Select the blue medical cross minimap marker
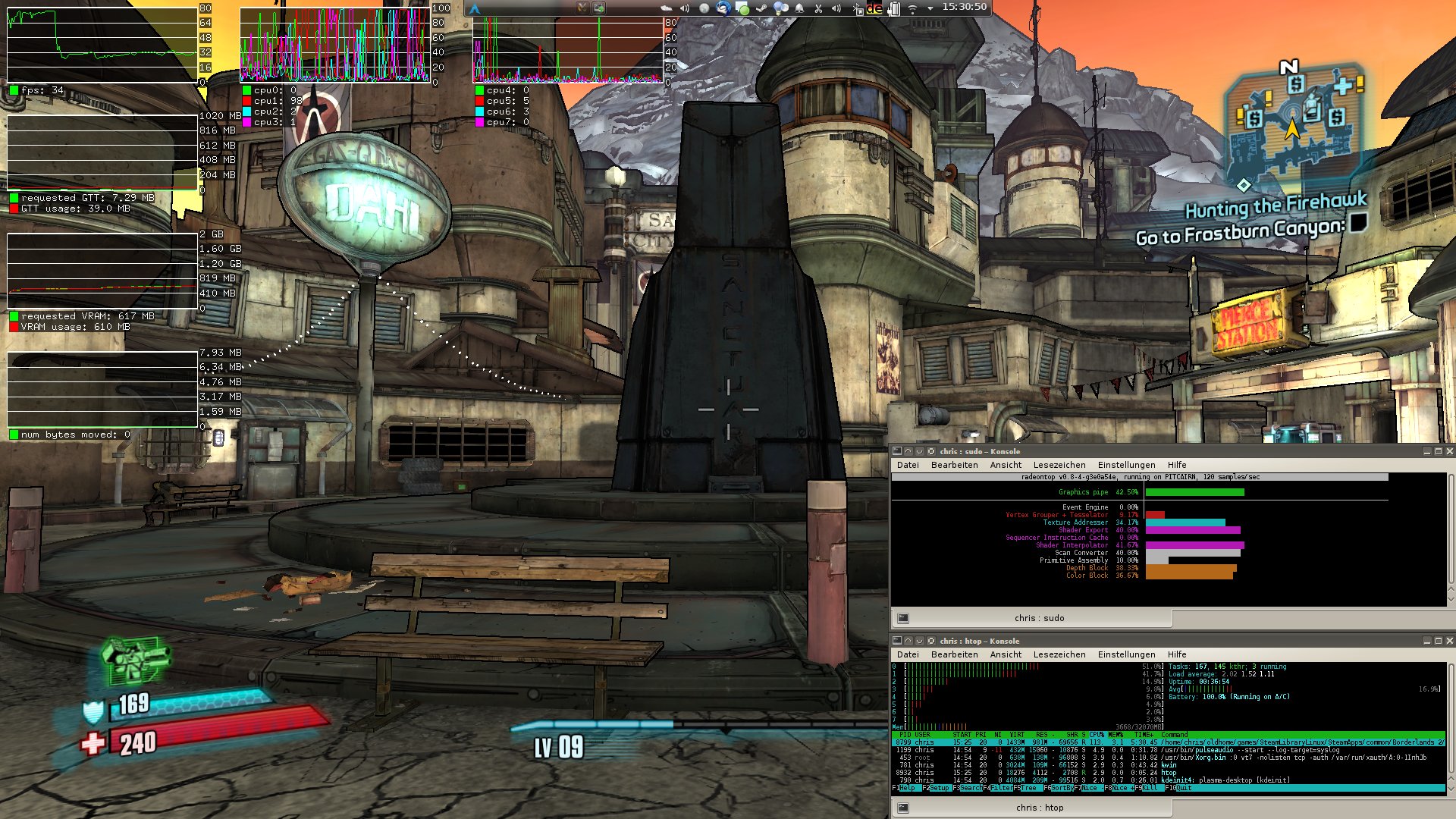 click(x=1343, y=85)
